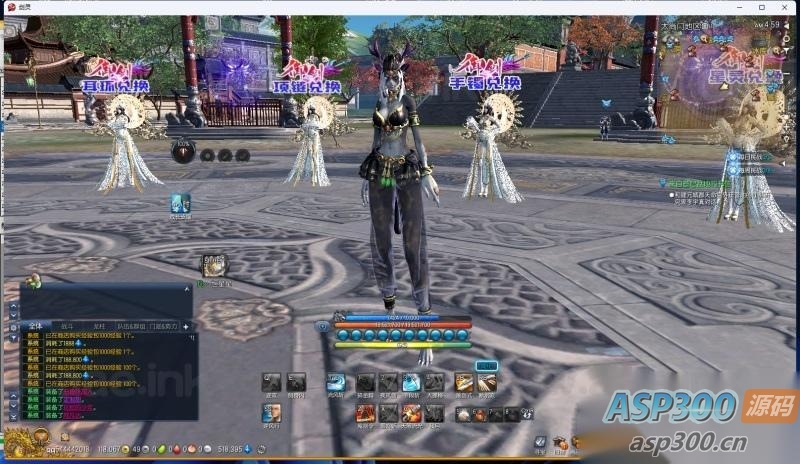Switch to the 全体 chat tab
This screenshot has width=800, height=464.
pyautogui.click(x=35, y=326)
